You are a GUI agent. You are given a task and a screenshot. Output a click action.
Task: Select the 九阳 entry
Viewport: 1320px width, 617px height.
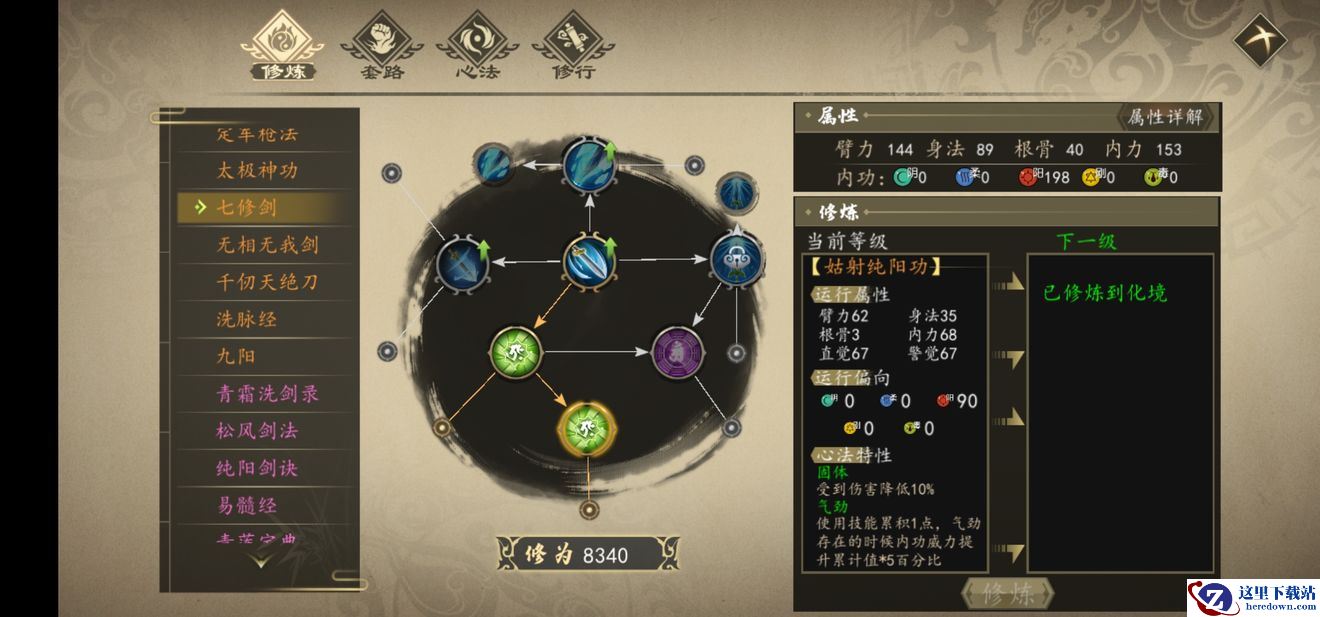point(237,356)
